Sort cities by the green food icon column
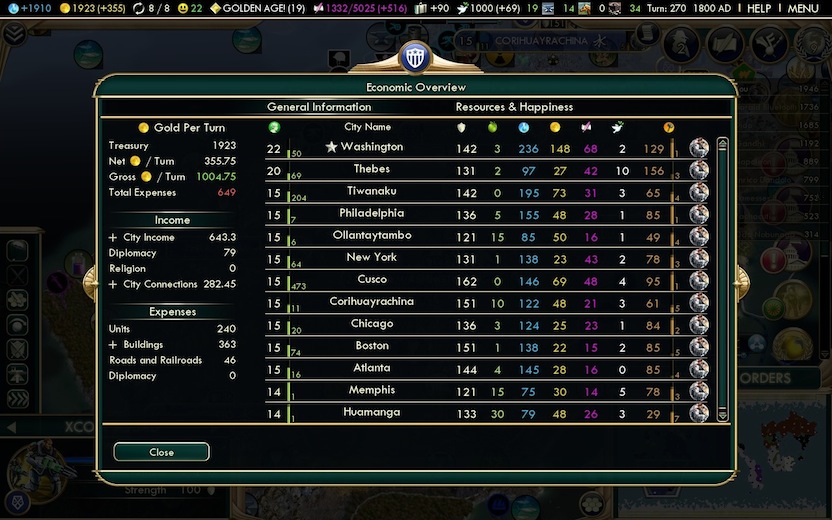 click(492, 128)
